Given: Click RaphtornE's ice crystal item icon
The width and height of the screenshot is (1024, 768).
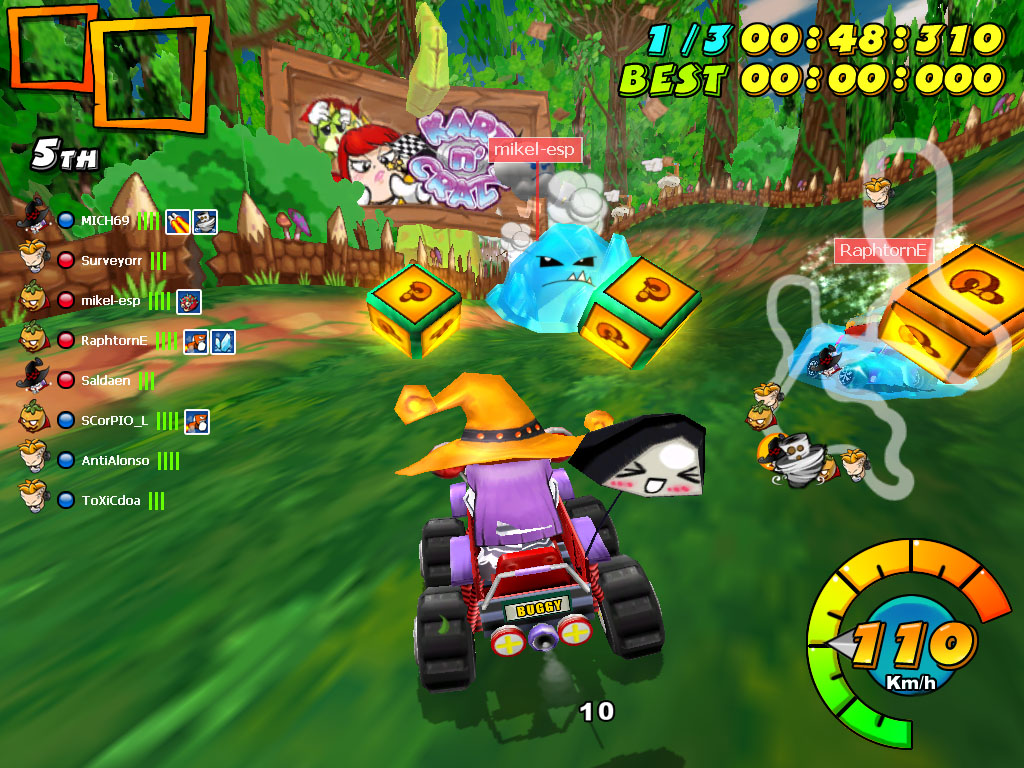Looking at the screenshot, I should pyautogui.click(x=222, y=341).
